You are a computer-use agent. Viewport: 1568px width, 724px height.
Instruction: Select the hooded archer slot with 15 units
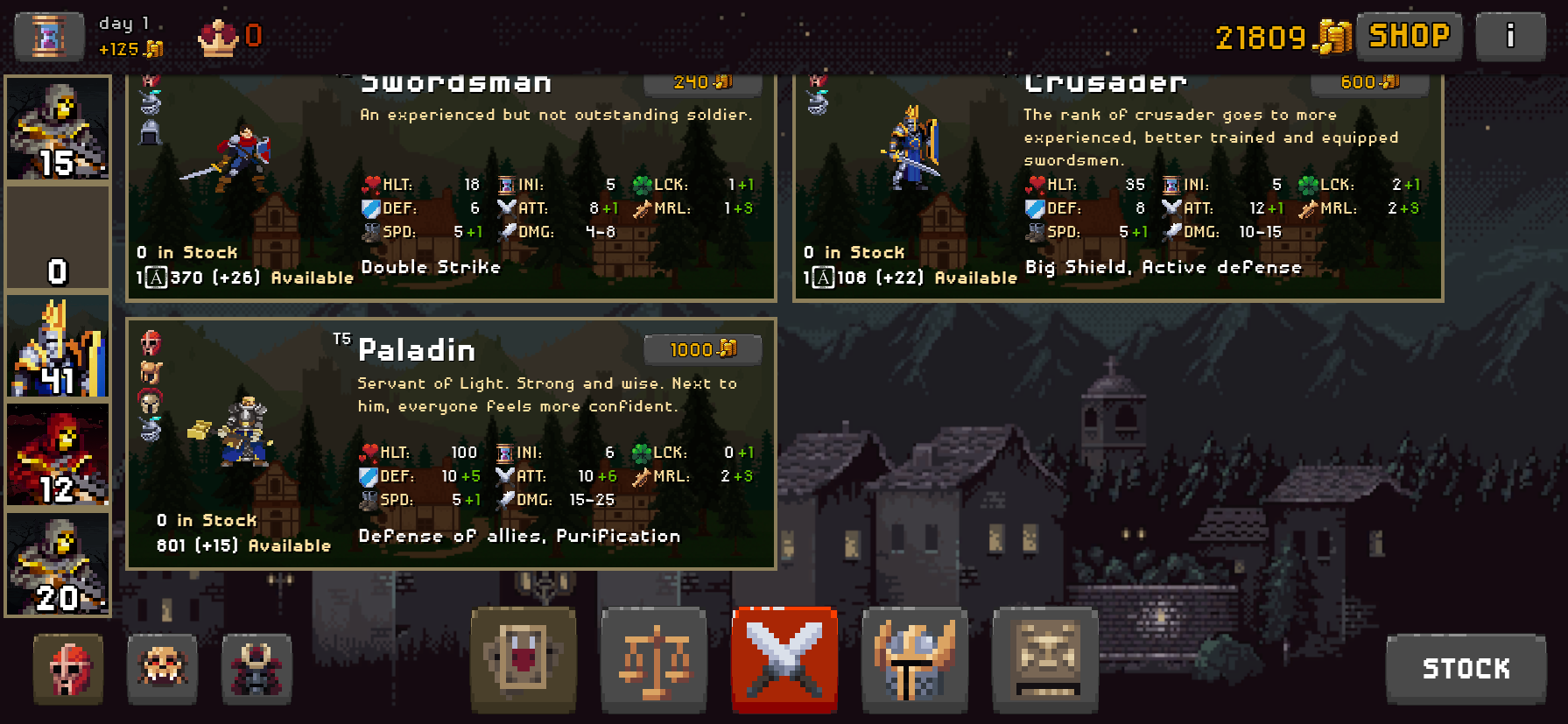pos(58,129)
